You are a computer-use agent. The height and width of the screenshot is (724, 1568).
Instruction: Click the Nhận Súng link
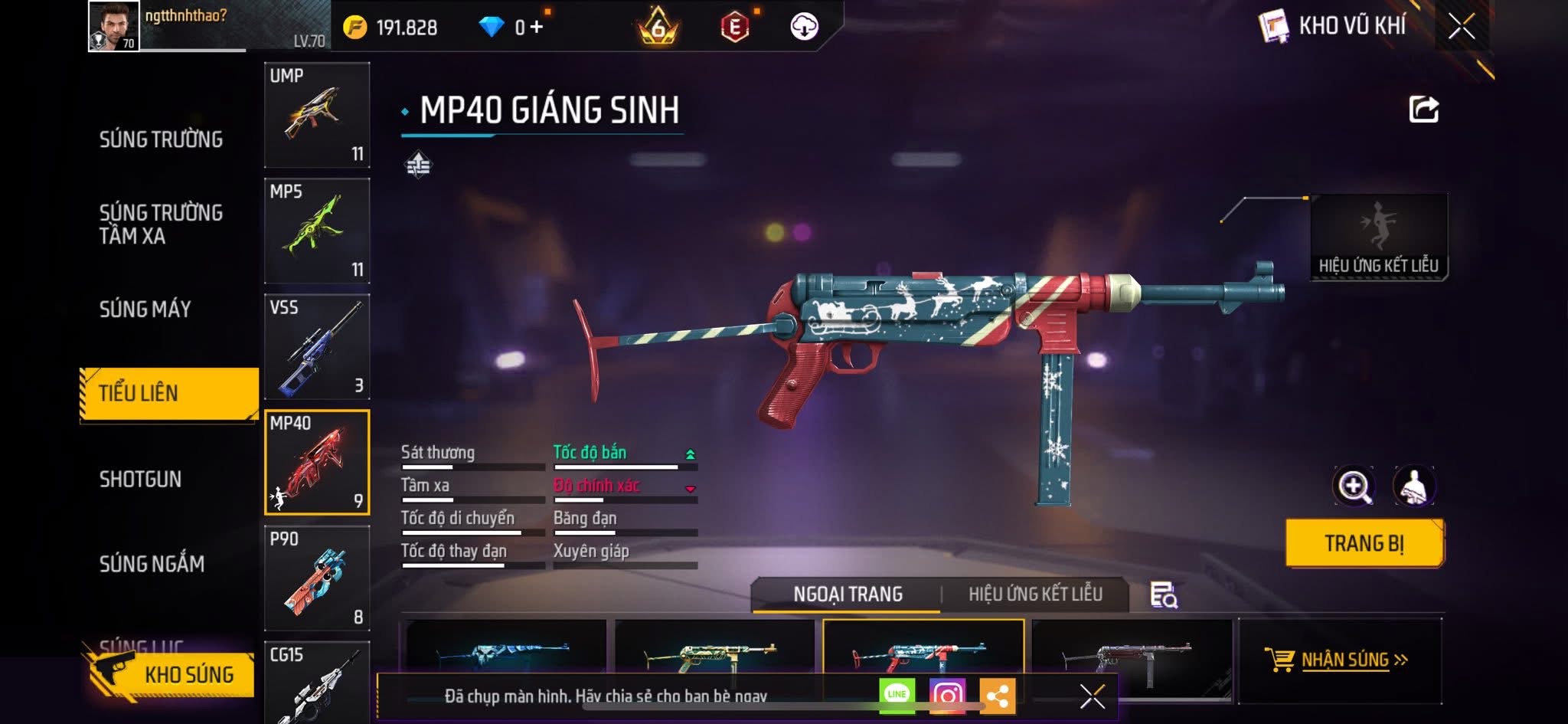tap(1344, 660)
